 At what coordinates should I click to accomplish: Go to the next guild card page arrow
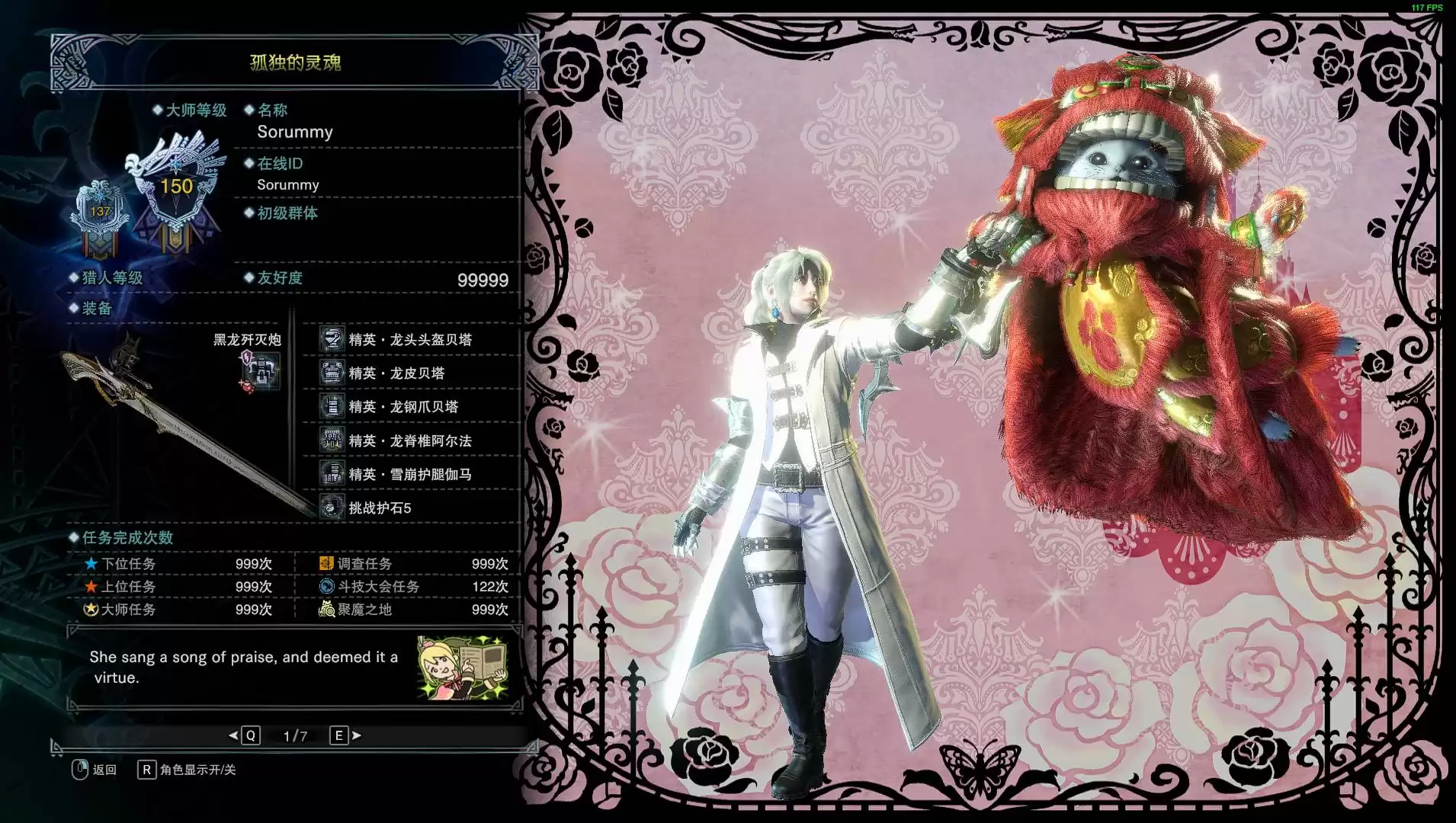(357, 735)
